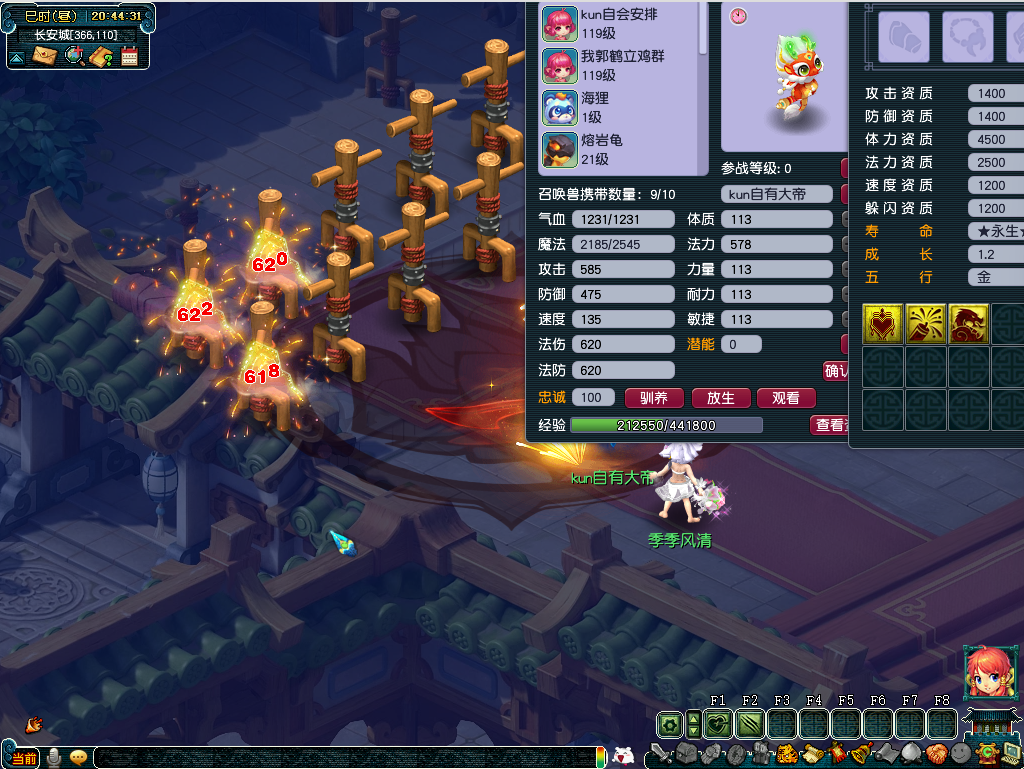Use the F2 claw slash skill
1024x769 pixels.
[x=749, y=724]
